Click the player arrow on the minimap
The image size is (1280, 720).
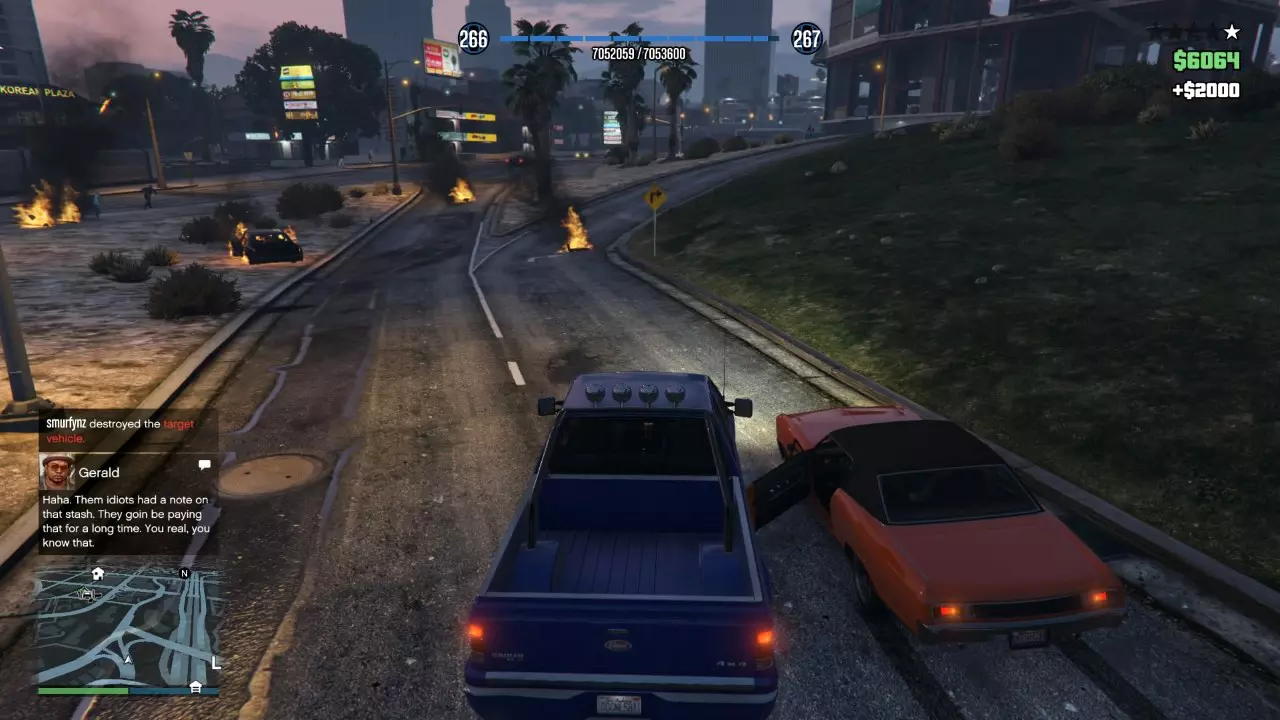click(x=128, y=660)
